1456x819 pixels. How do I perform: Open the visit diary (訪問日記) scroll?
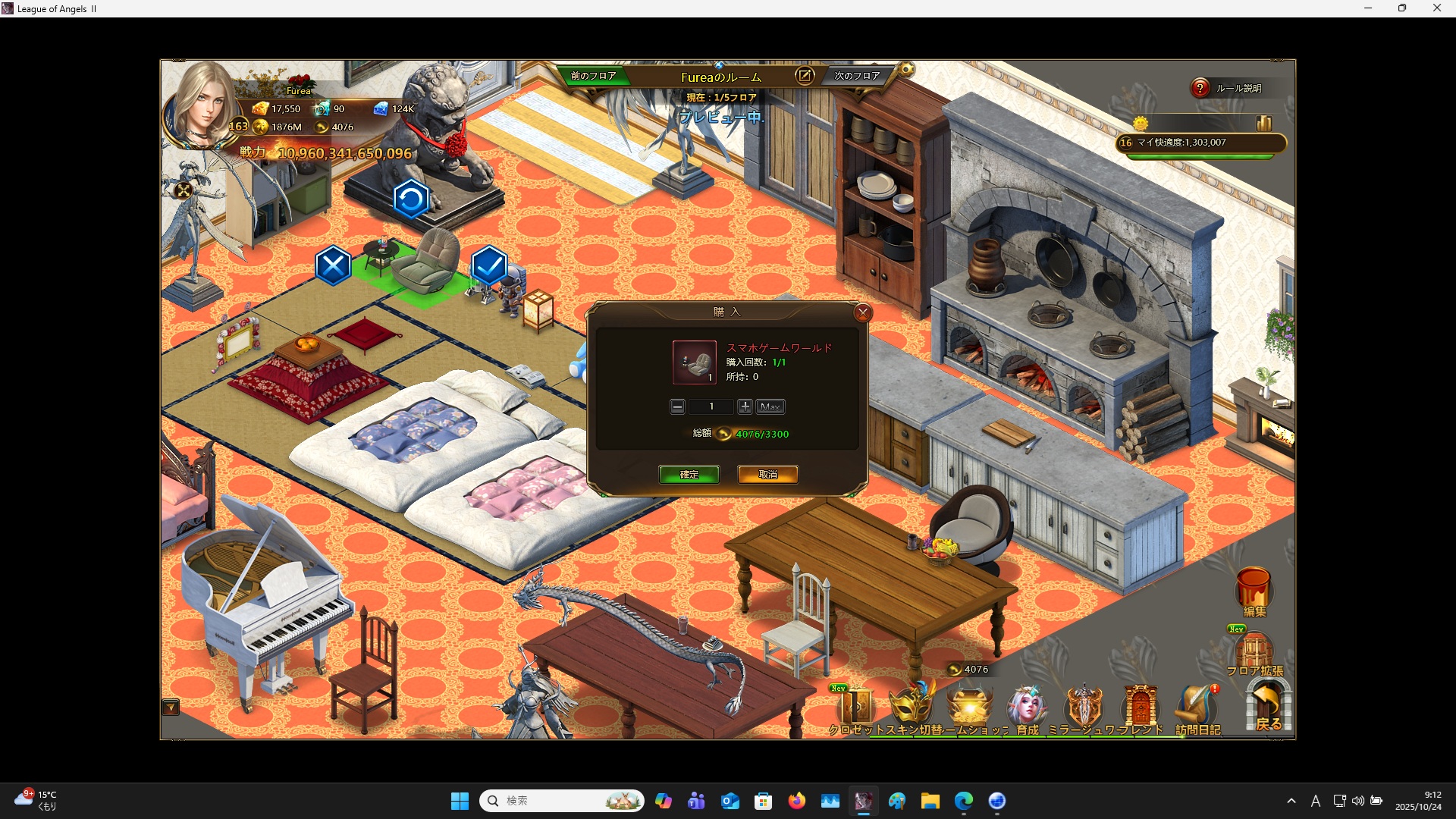[1197, 707]
